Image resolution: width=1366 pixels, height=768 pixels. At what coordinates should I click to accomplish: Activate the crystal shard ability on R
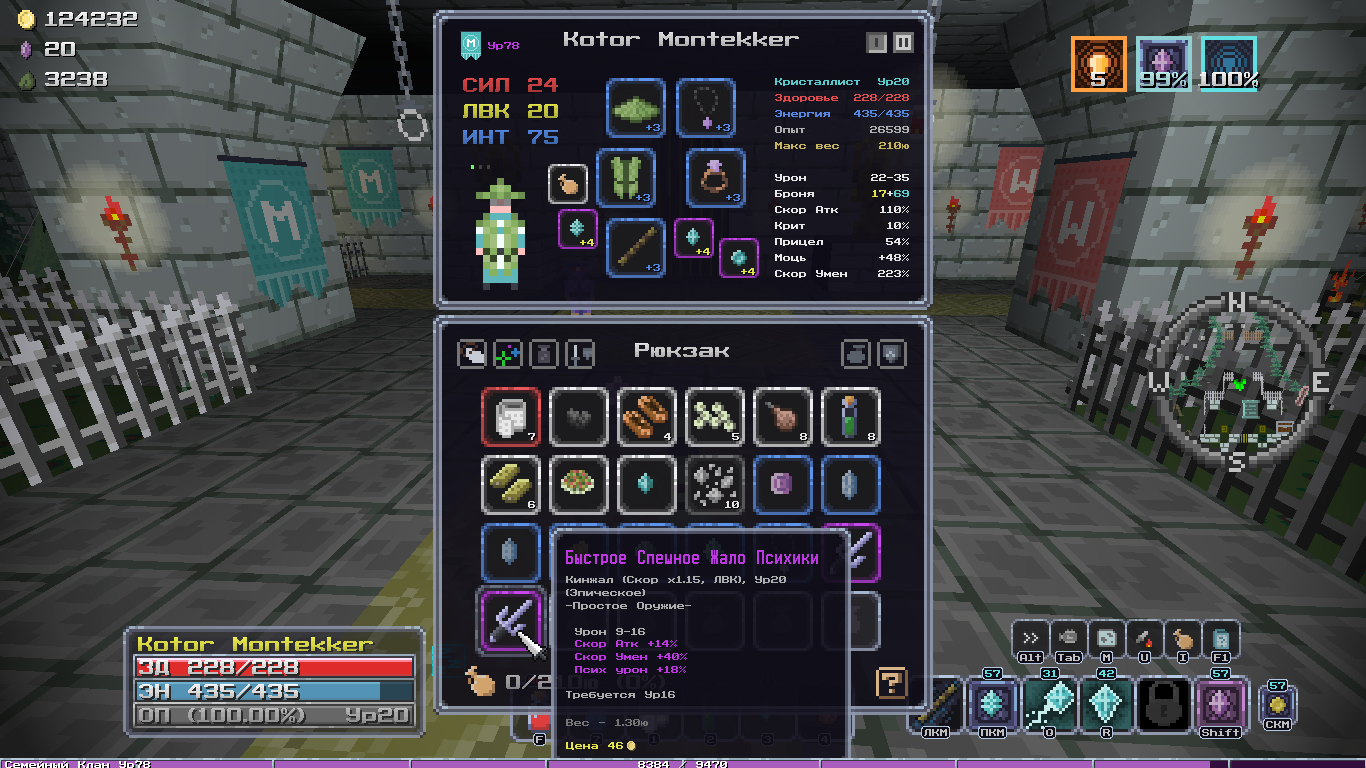click(x=1107, y=704)
